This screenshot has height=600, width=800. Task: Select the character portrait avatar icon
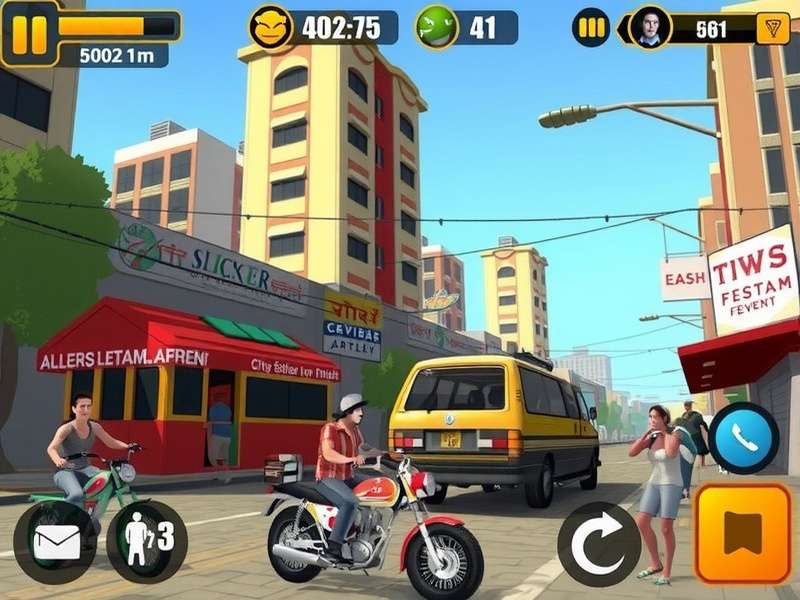coord(650,28)
